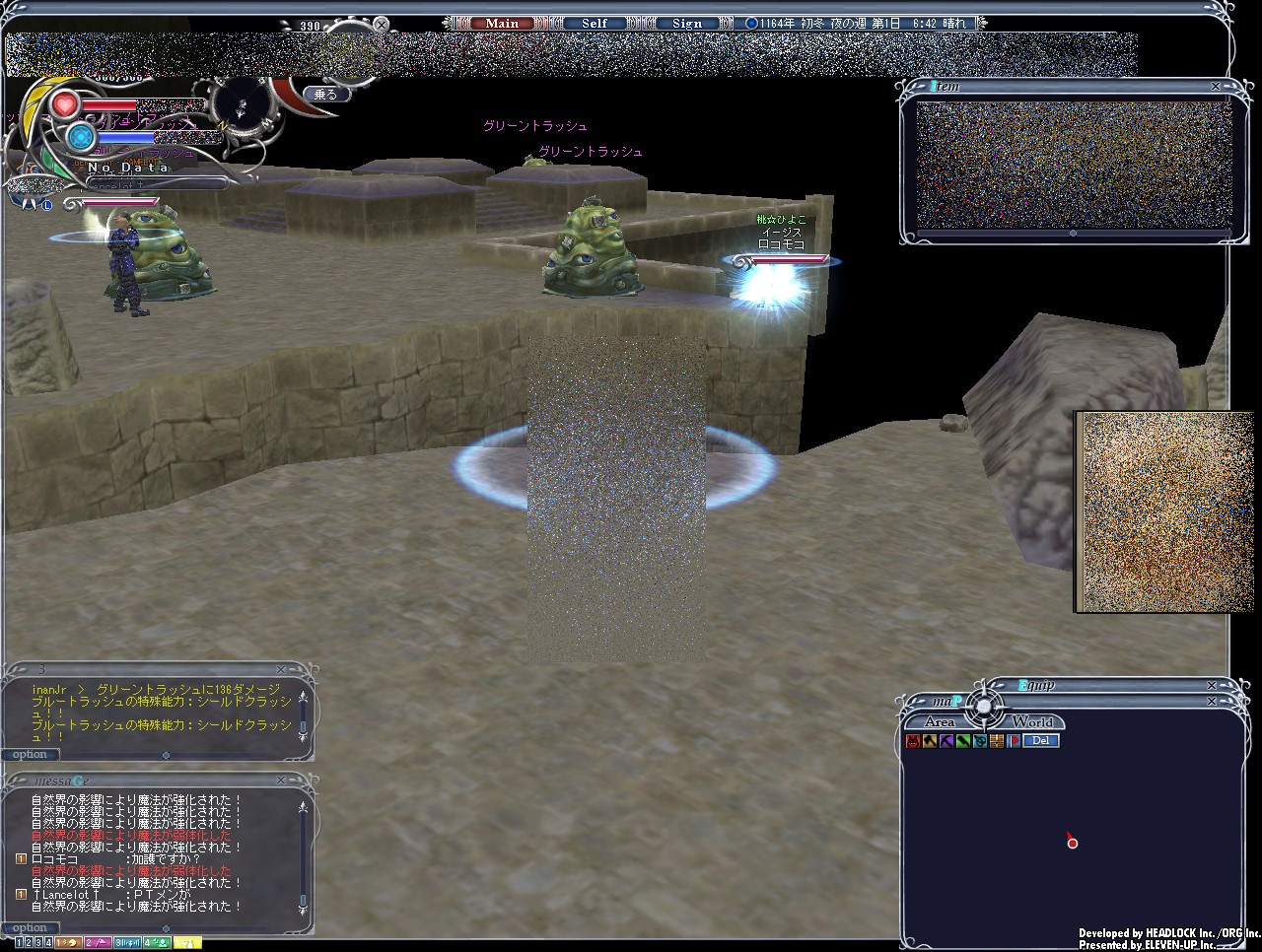Click the Del button on the map

coord(1041,741)
